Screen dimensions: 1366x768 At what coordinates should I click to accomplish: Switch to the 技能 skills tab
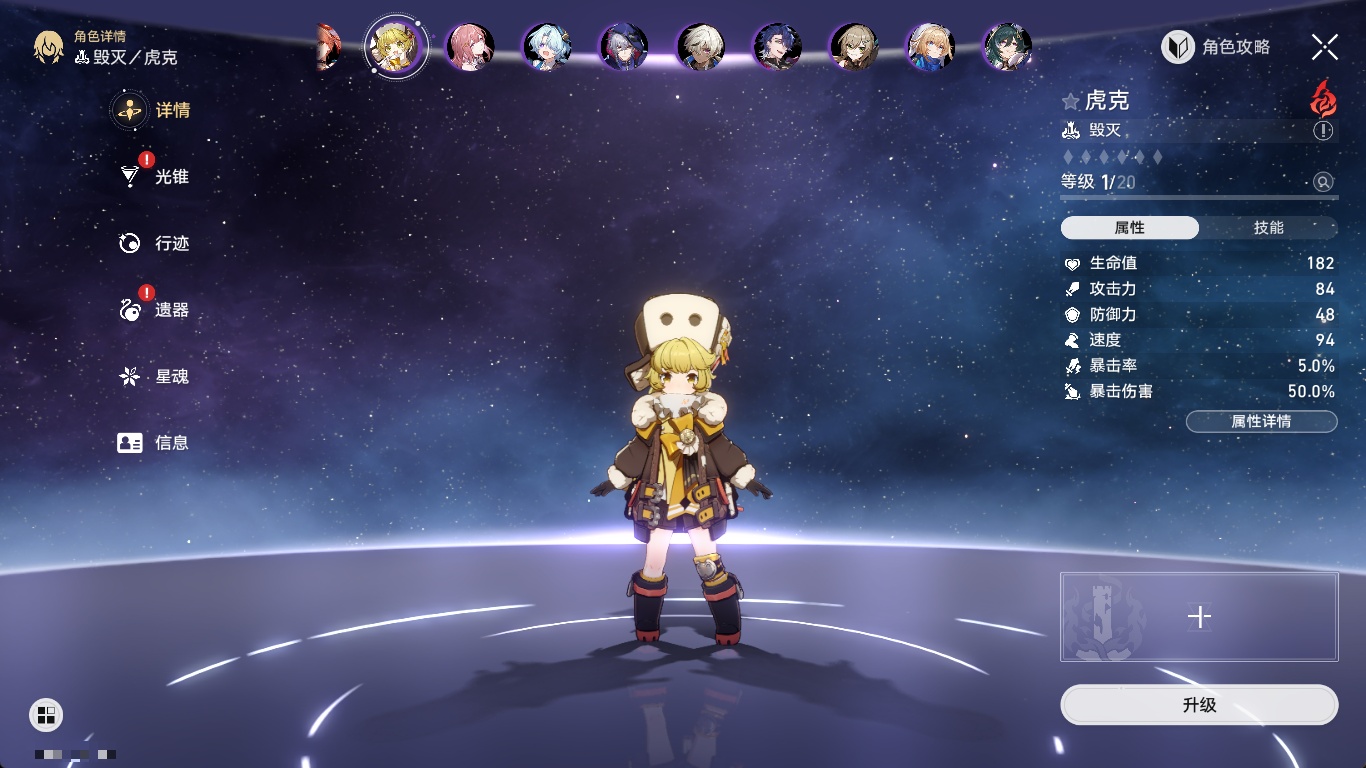(1268, 228)
